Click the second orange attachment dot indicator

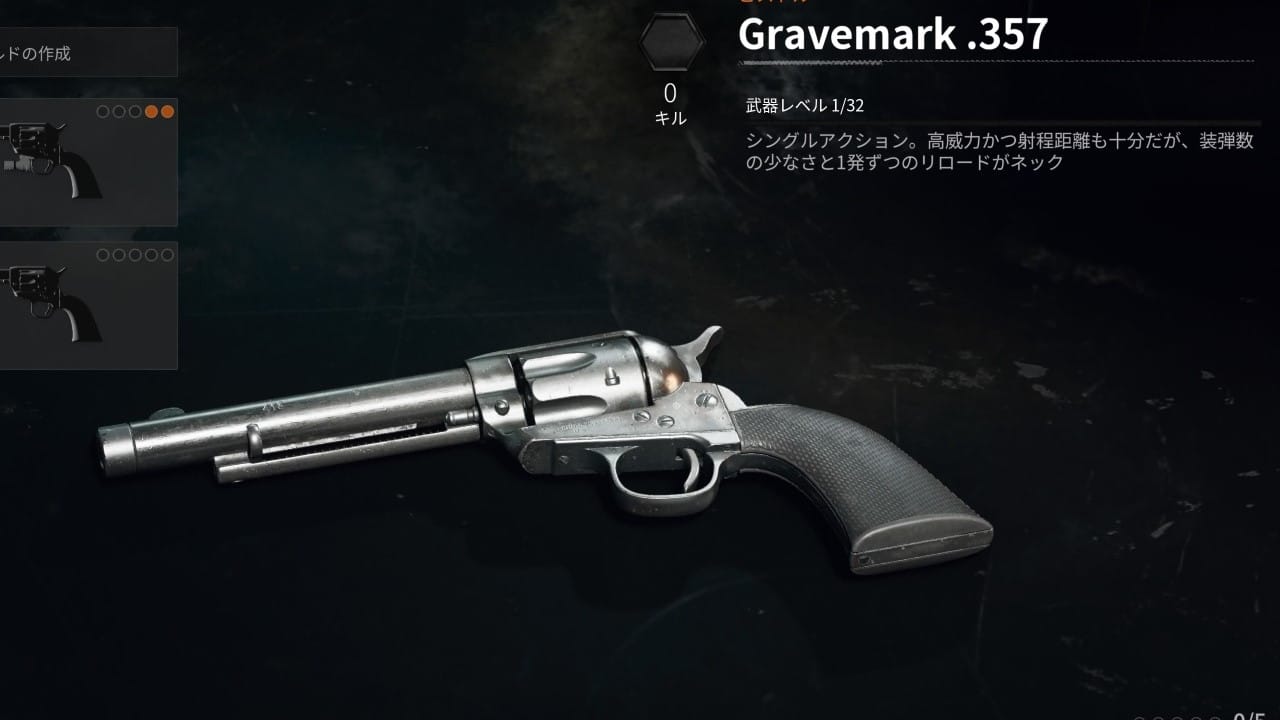168,112
